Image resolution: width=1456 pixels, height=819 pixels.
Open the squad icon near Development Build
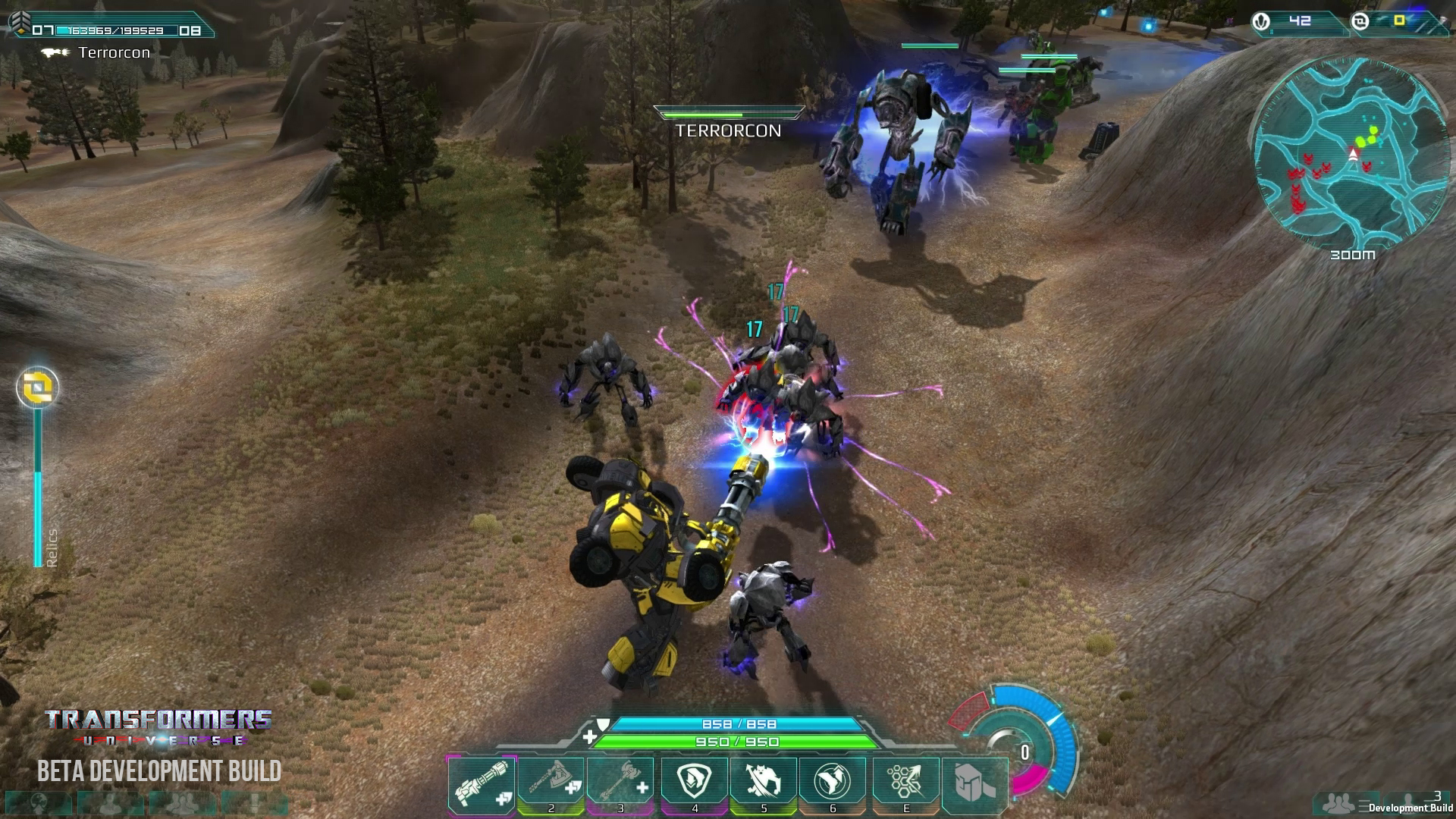tap(1340, 802)
